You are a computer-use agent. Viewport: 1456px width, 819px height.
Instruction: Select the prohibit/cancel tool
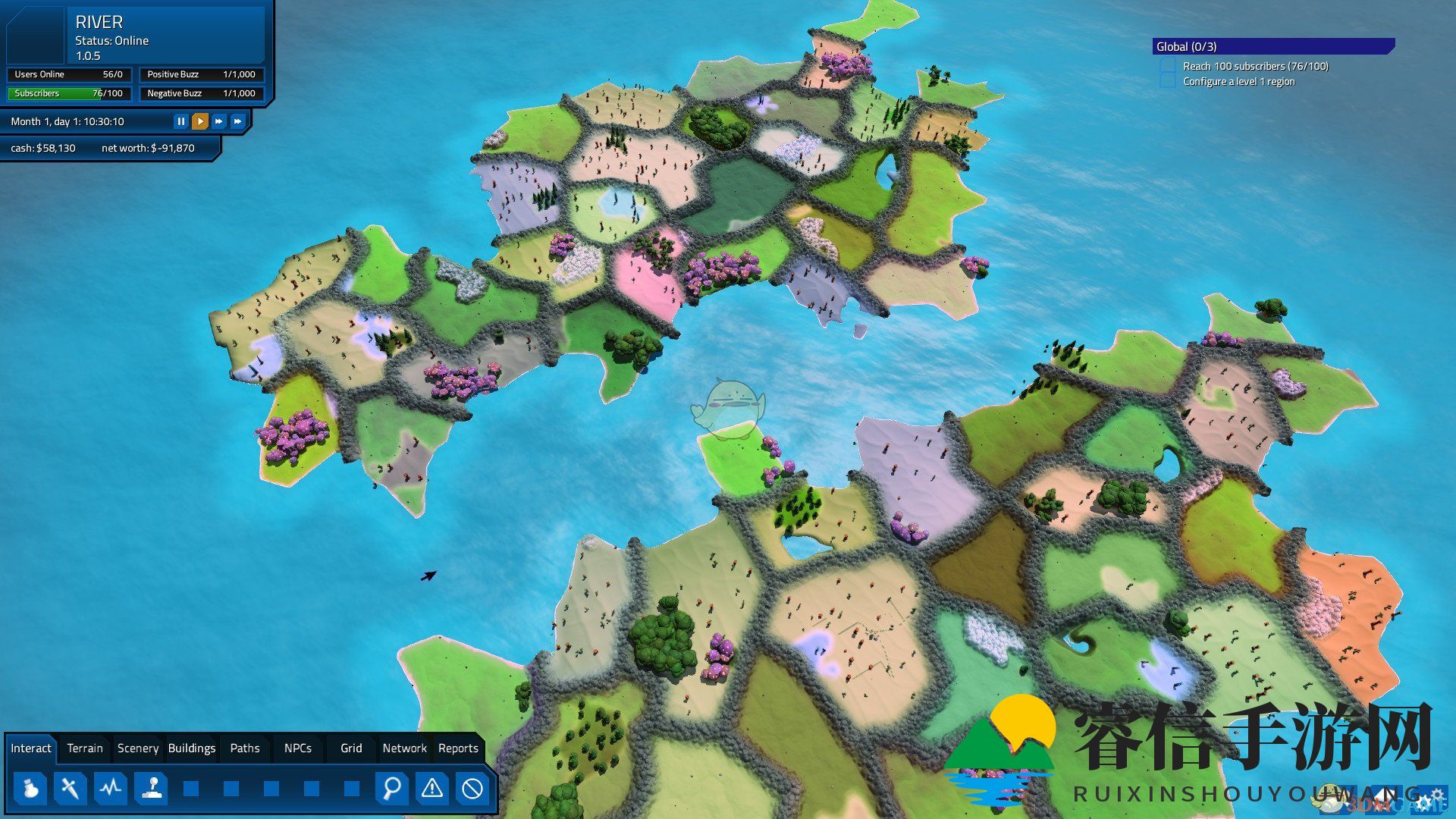[x=473, y=789]
